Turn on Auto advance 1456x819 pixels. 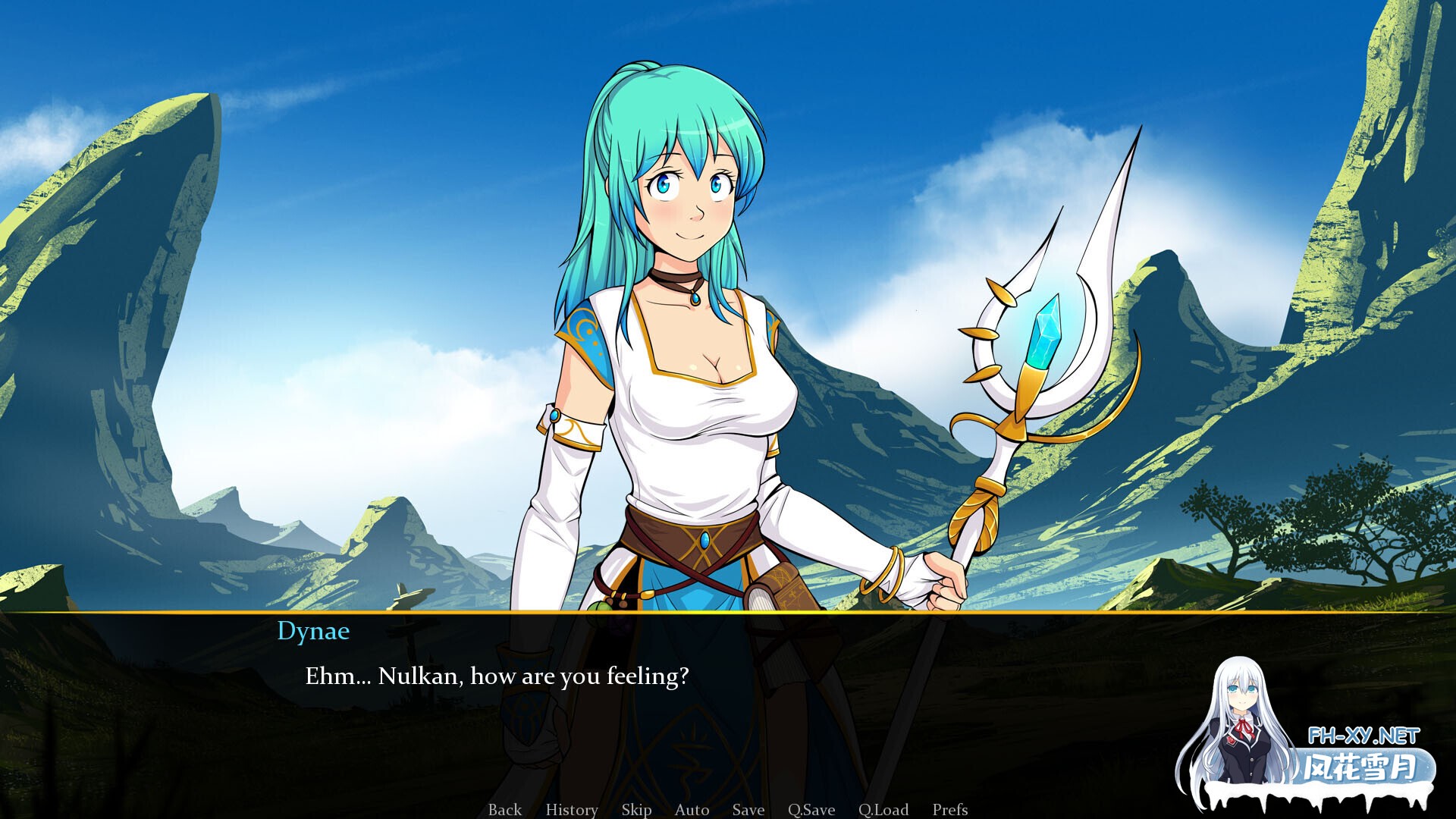pyautogui.click(x=692, y=809)
